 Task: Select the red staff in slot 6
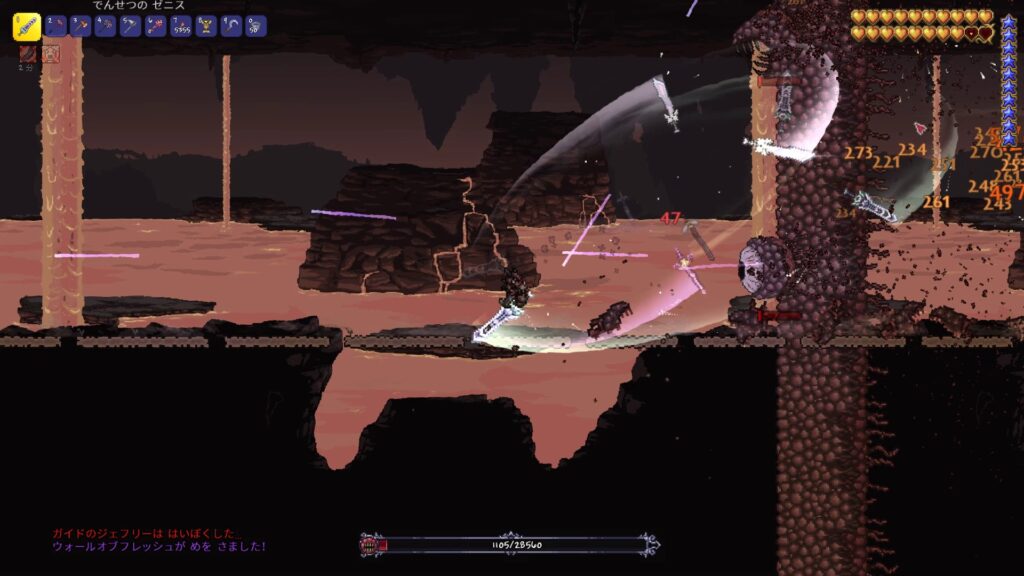(155, 26)
